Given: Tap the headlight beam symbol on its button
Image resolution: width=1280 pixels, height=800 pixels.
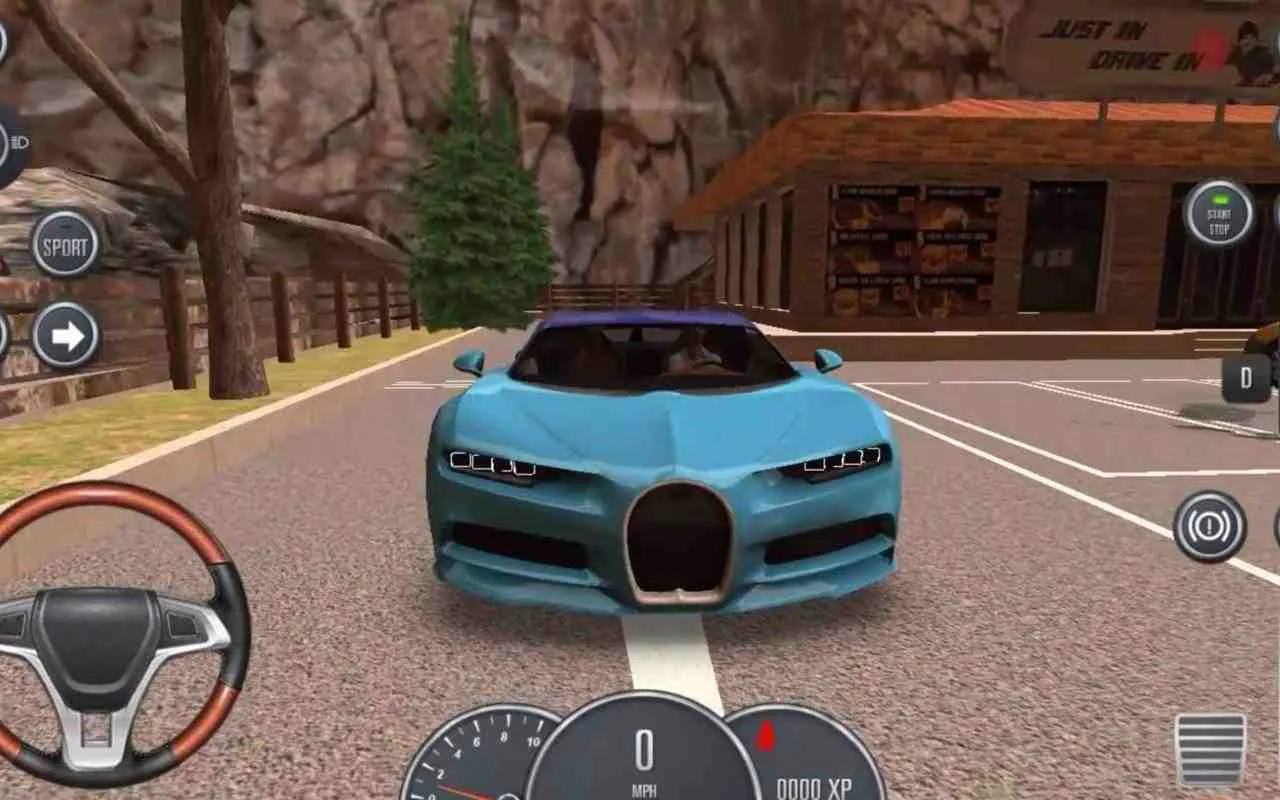Looking at the screenshot, I should (x=20, y=143).
